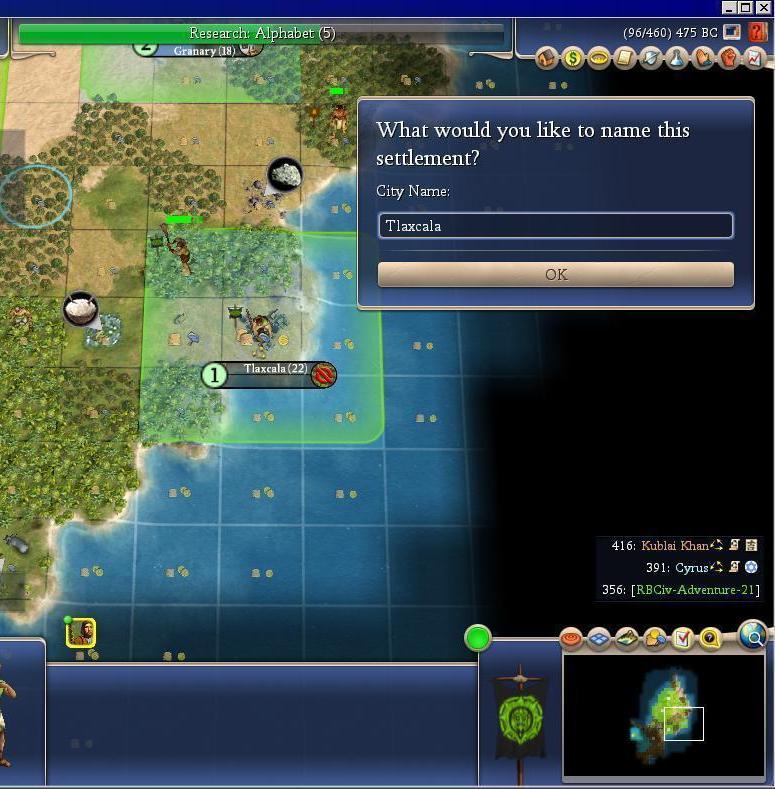Open the military advisor fist icon
The height and width of the screenshot is (789, 775).
pyautogui.click(x=729, y=58)
